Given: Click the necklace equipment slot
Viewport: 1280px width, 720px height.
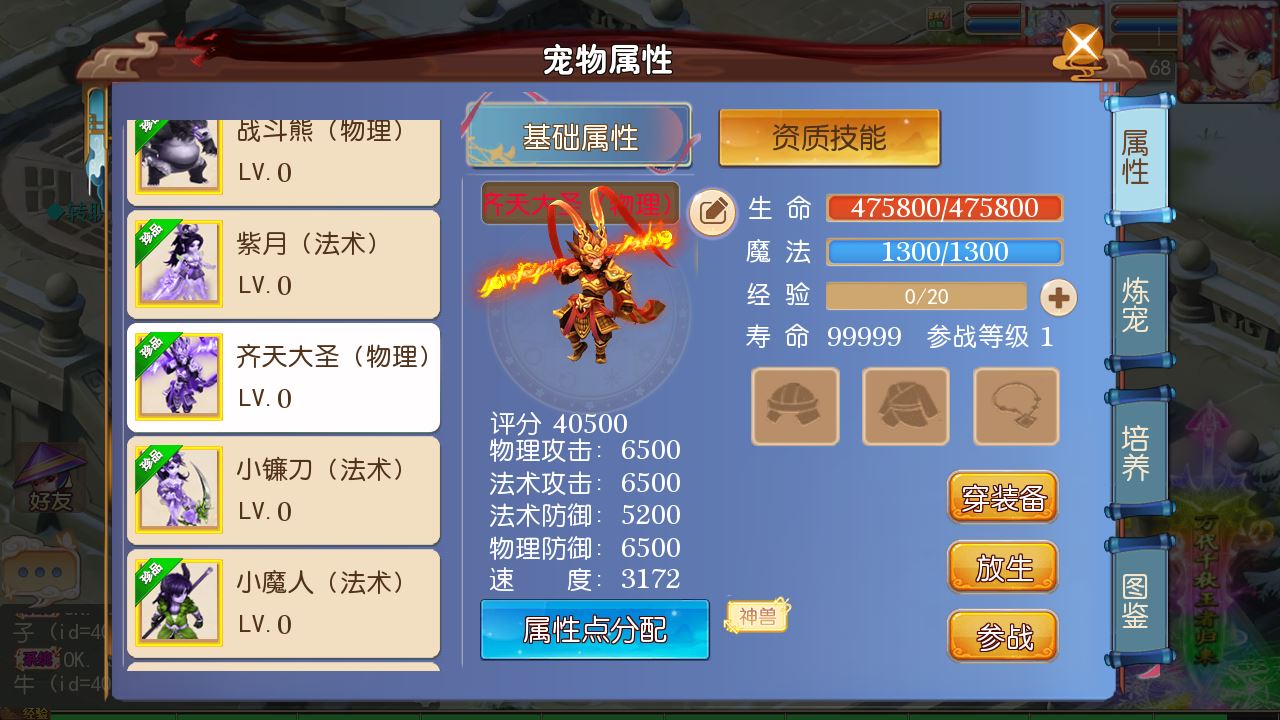Looking at the screenshot, I should pyautogui.click(x=1014, y=406).
